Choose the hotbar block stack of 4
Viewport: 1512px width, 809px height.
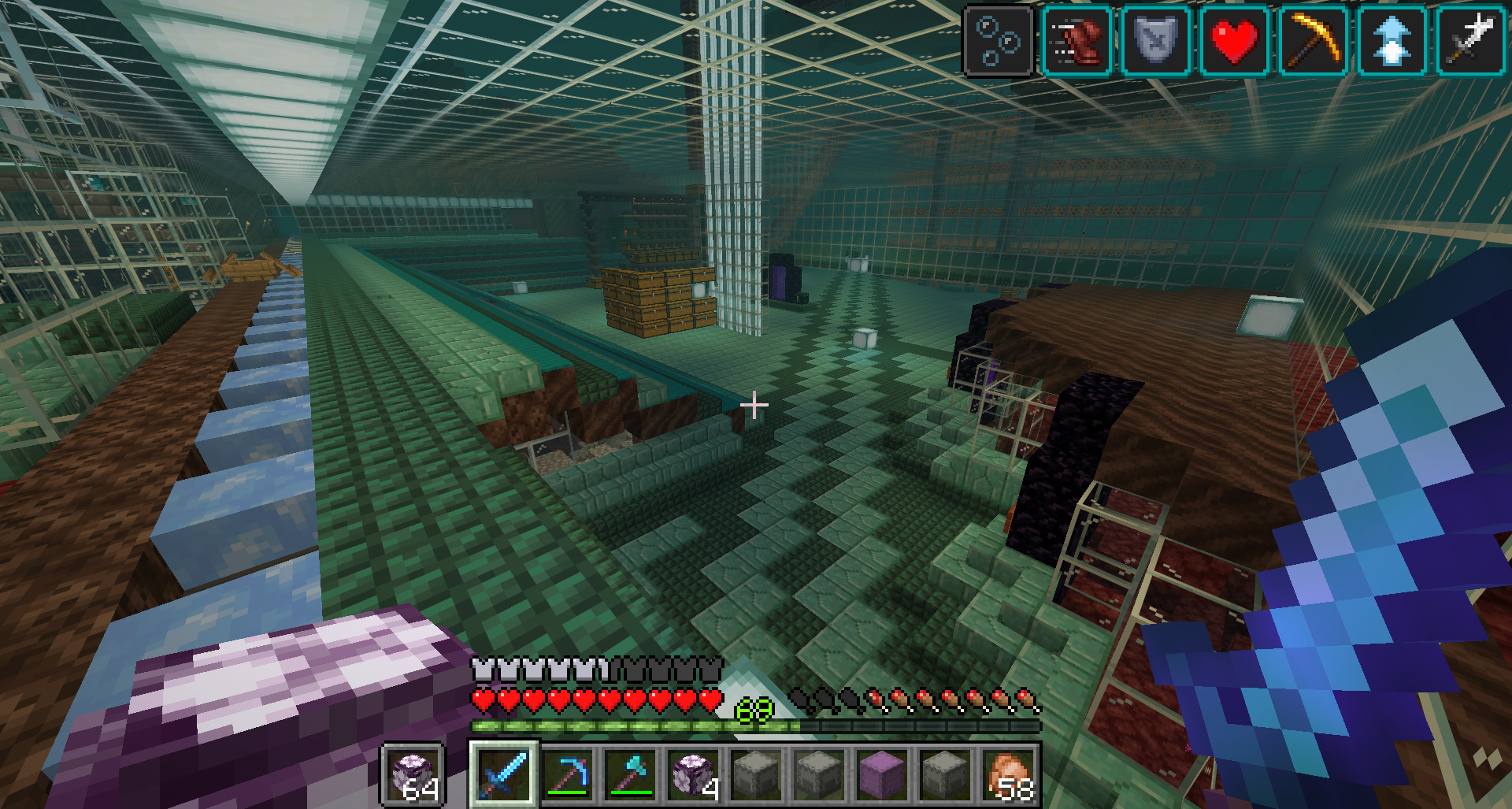click(x=693, y=774)
